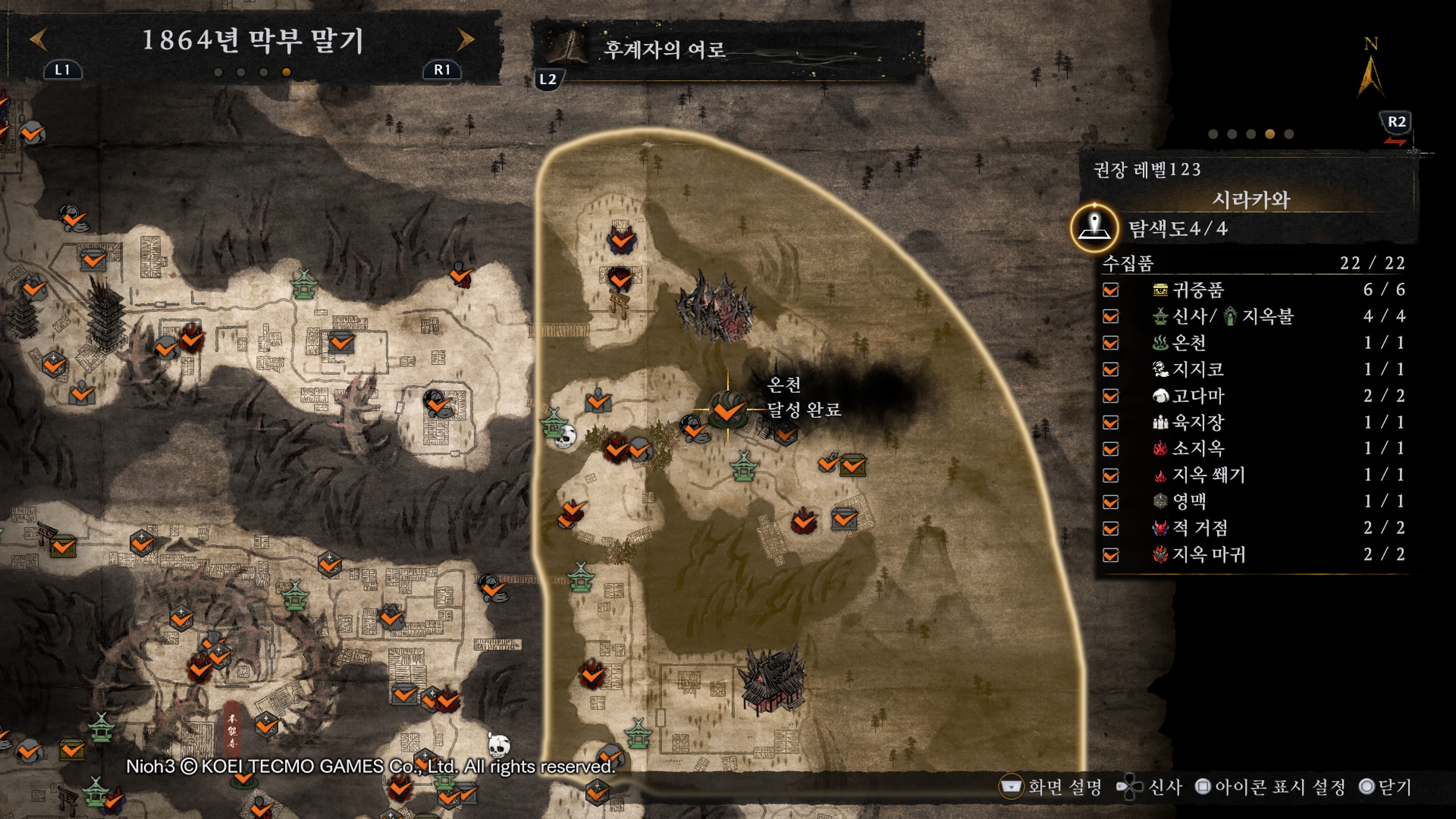Viewport: 1456px width, 819px height.
Task: Toggle the 적 거점 legend entry
Action: coord(1111,528)
